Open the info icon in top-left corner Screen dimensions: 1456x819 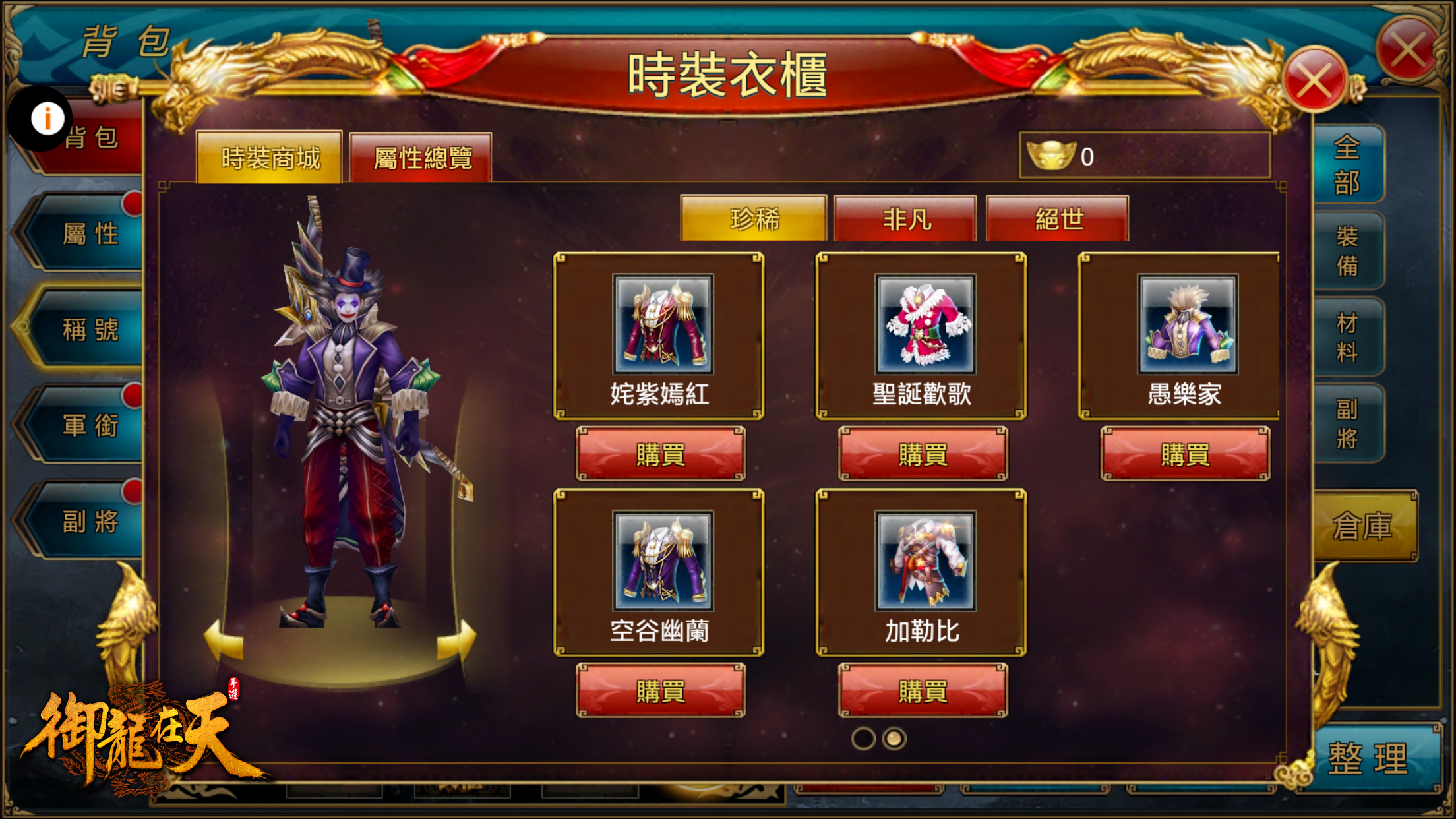[x=46, y=118]
